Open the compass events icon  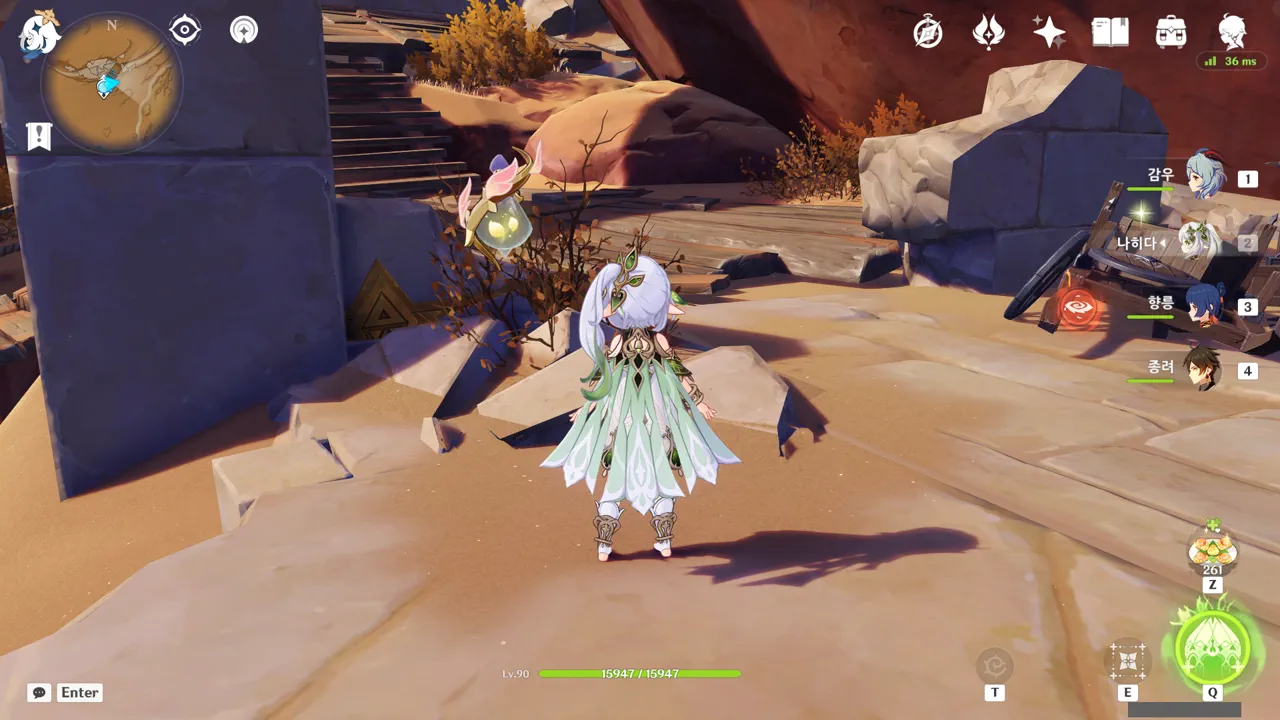(x=928, y=32)
